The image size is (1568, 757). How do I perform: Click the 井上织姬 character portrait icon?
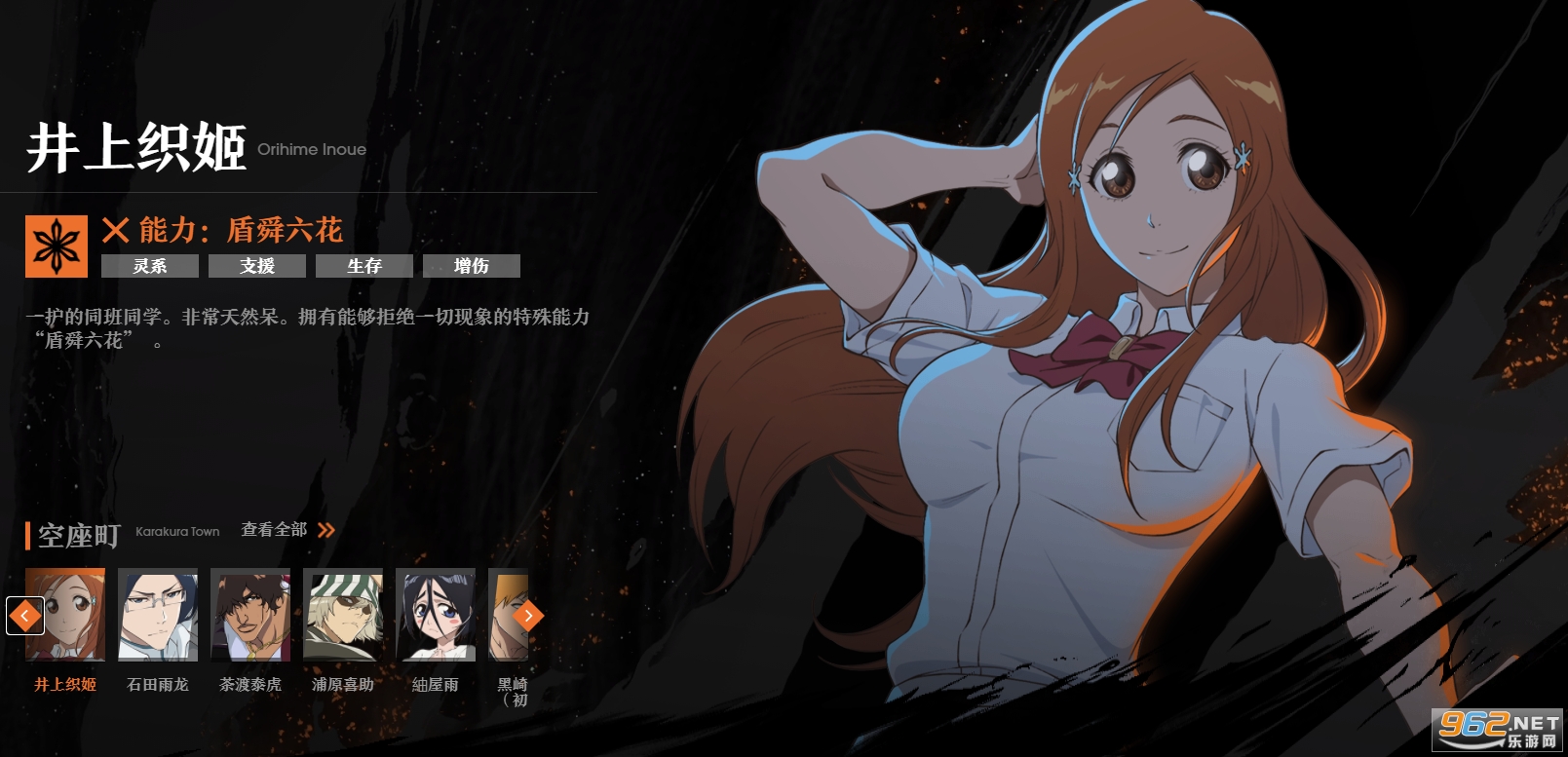(x=62, y=616)
